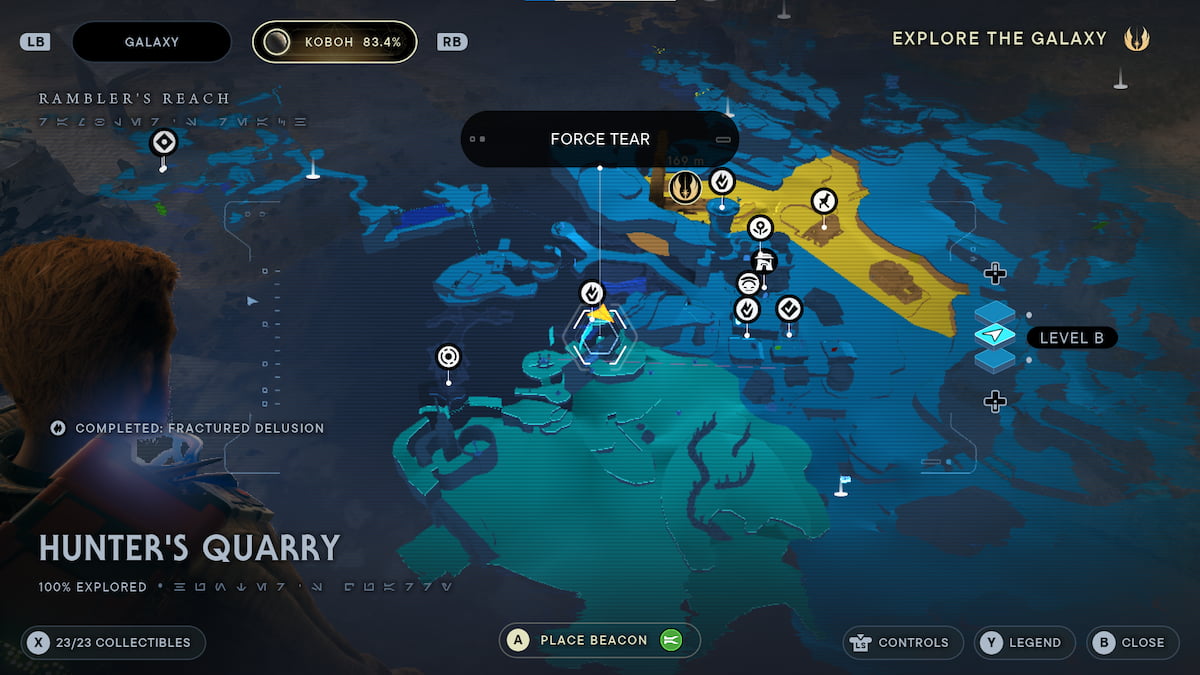The height and width of the screenshot is (675, 1200).
Task: Switch to the Galaxy map tab
Action: coord(152,42)
